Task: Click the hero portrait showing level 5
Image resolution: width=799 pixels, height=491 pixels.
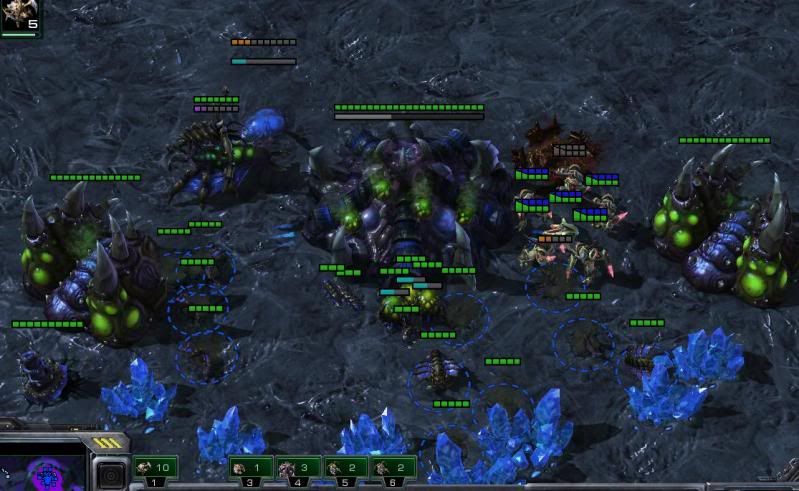Action: click(x=20, y=16)
